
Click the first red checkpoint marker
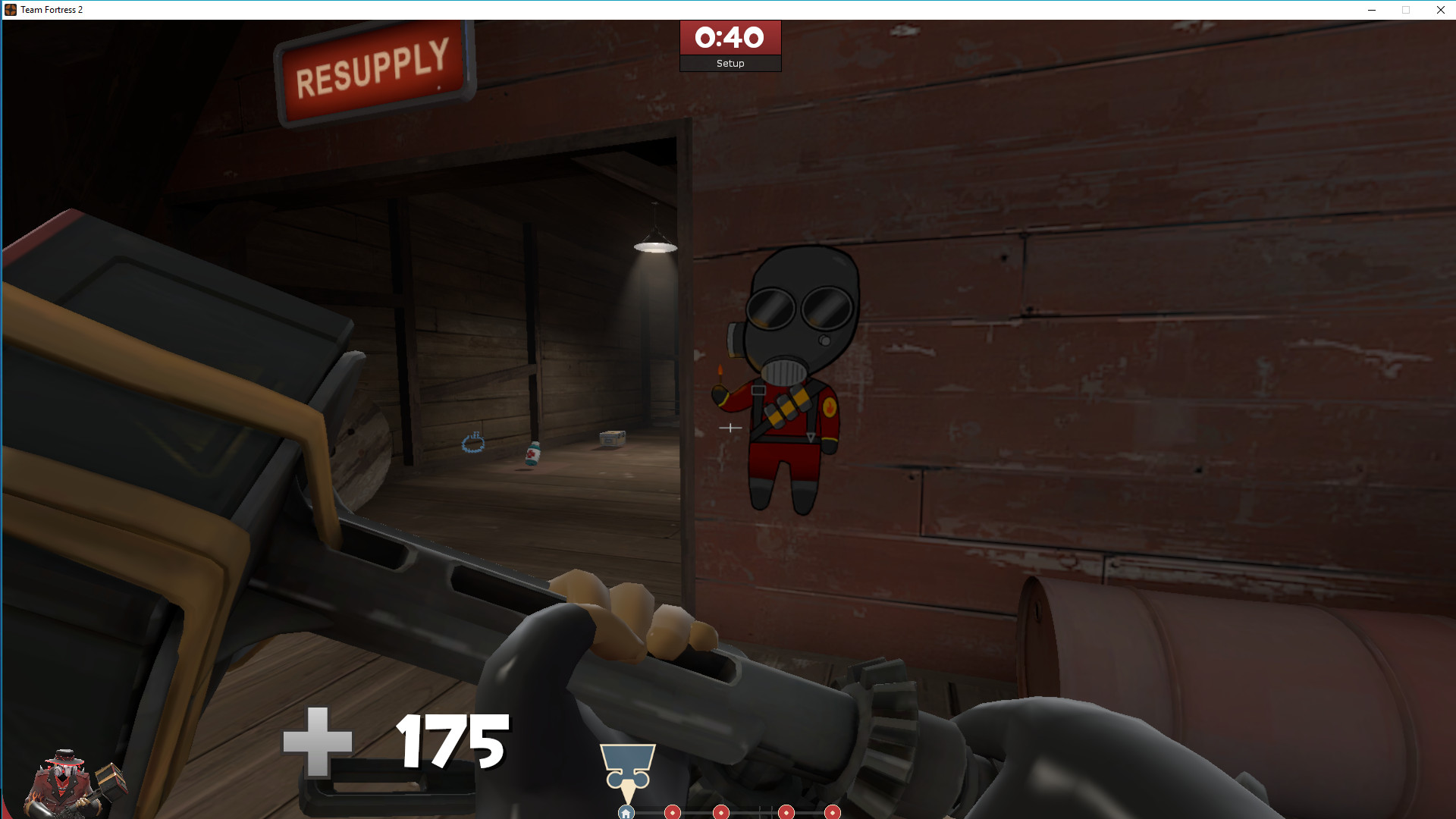pos(671,812)
